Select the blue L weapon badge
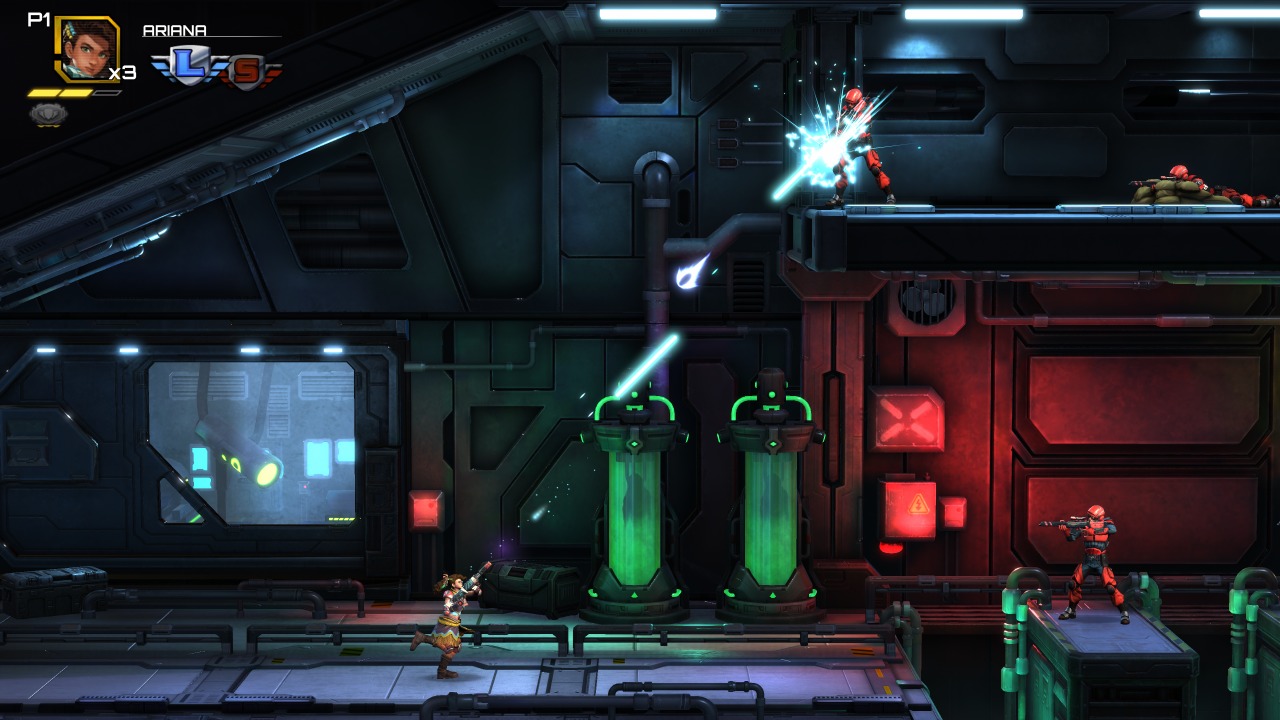 point(188,68)
